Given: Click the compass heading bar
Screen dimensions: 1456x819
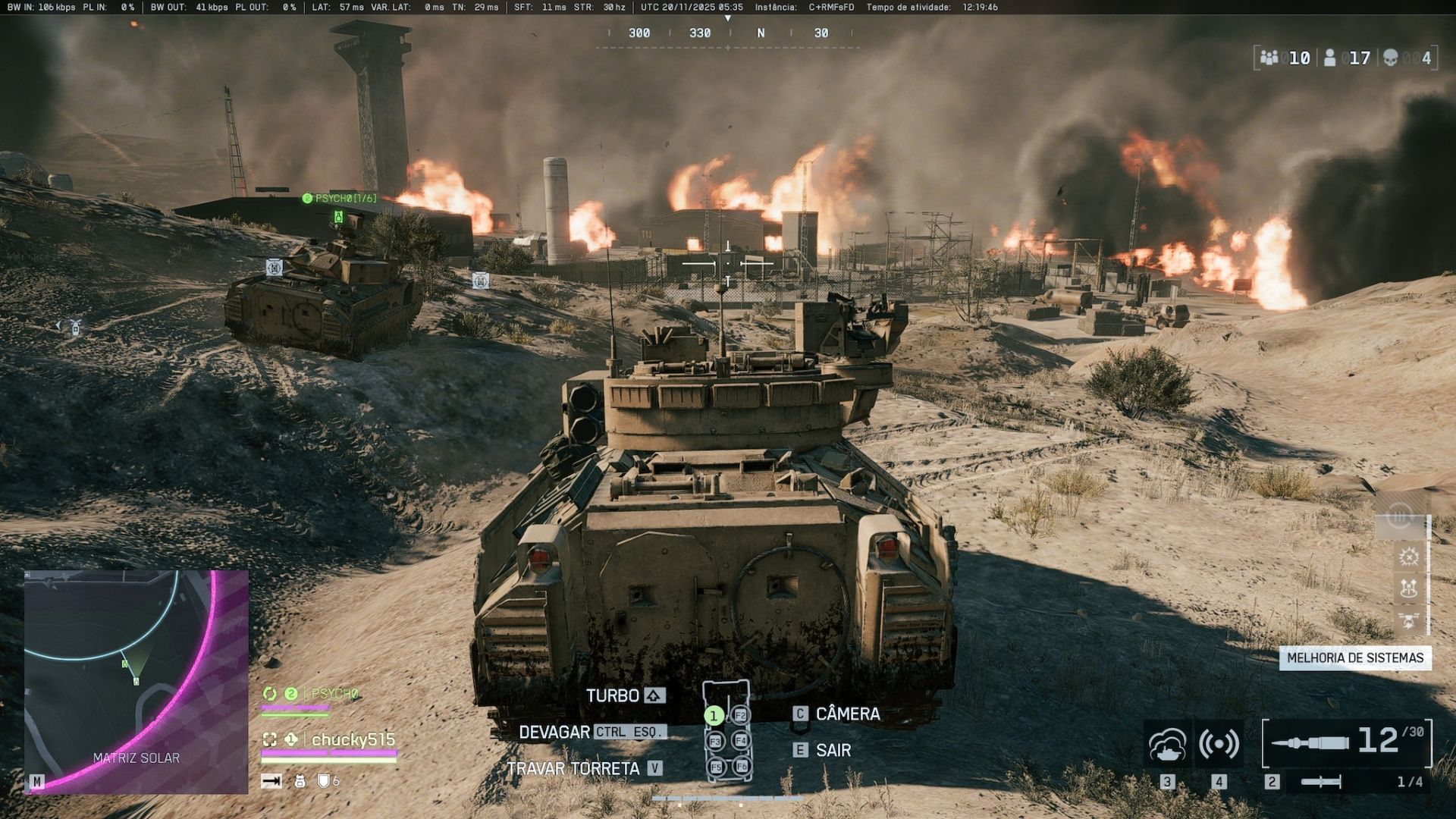Looking at the screenshot, I should 728,33.
